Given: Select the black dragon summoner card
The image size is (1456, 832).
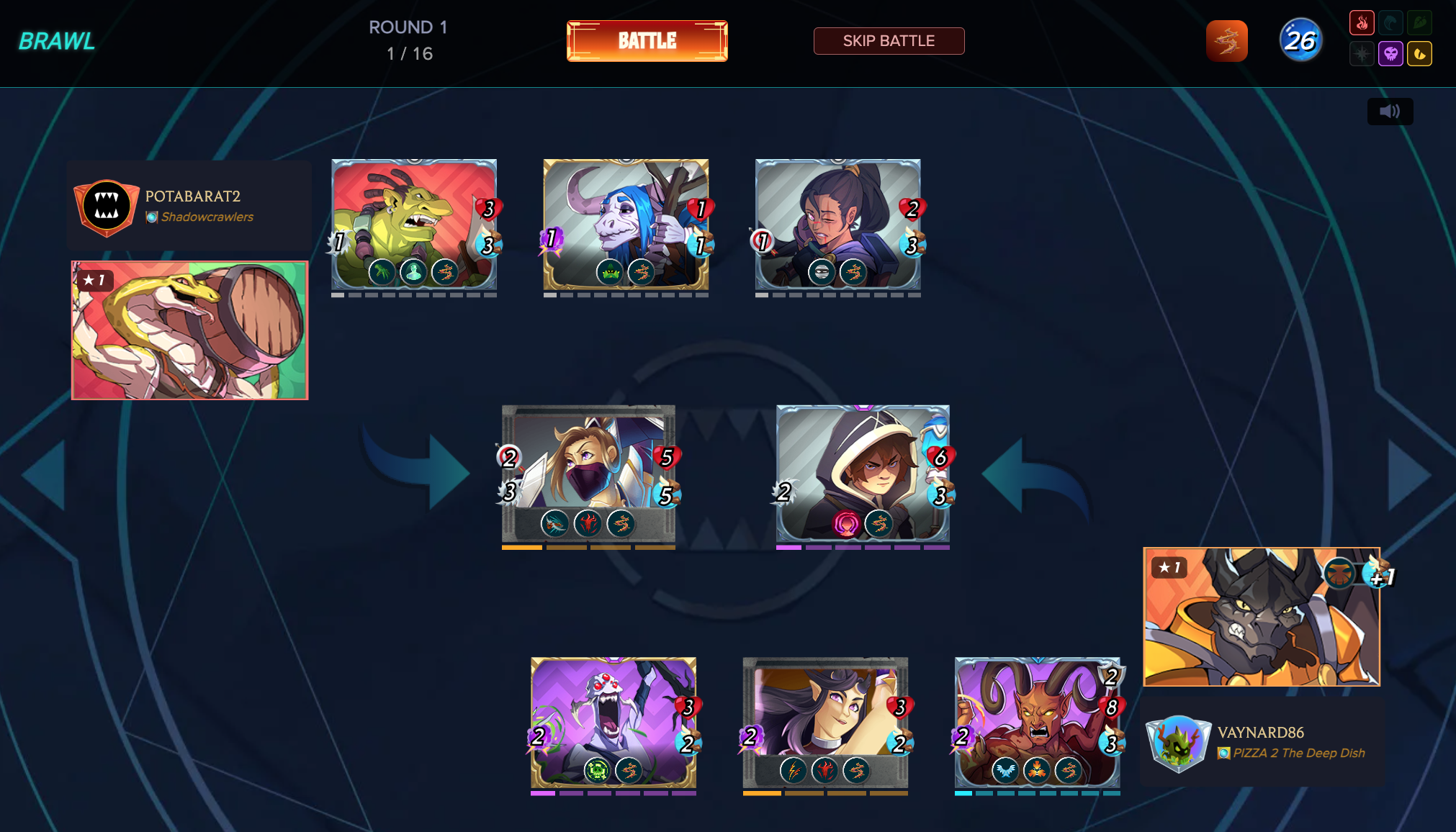Looking at the screenshot, I should [x=1262, y=617].
